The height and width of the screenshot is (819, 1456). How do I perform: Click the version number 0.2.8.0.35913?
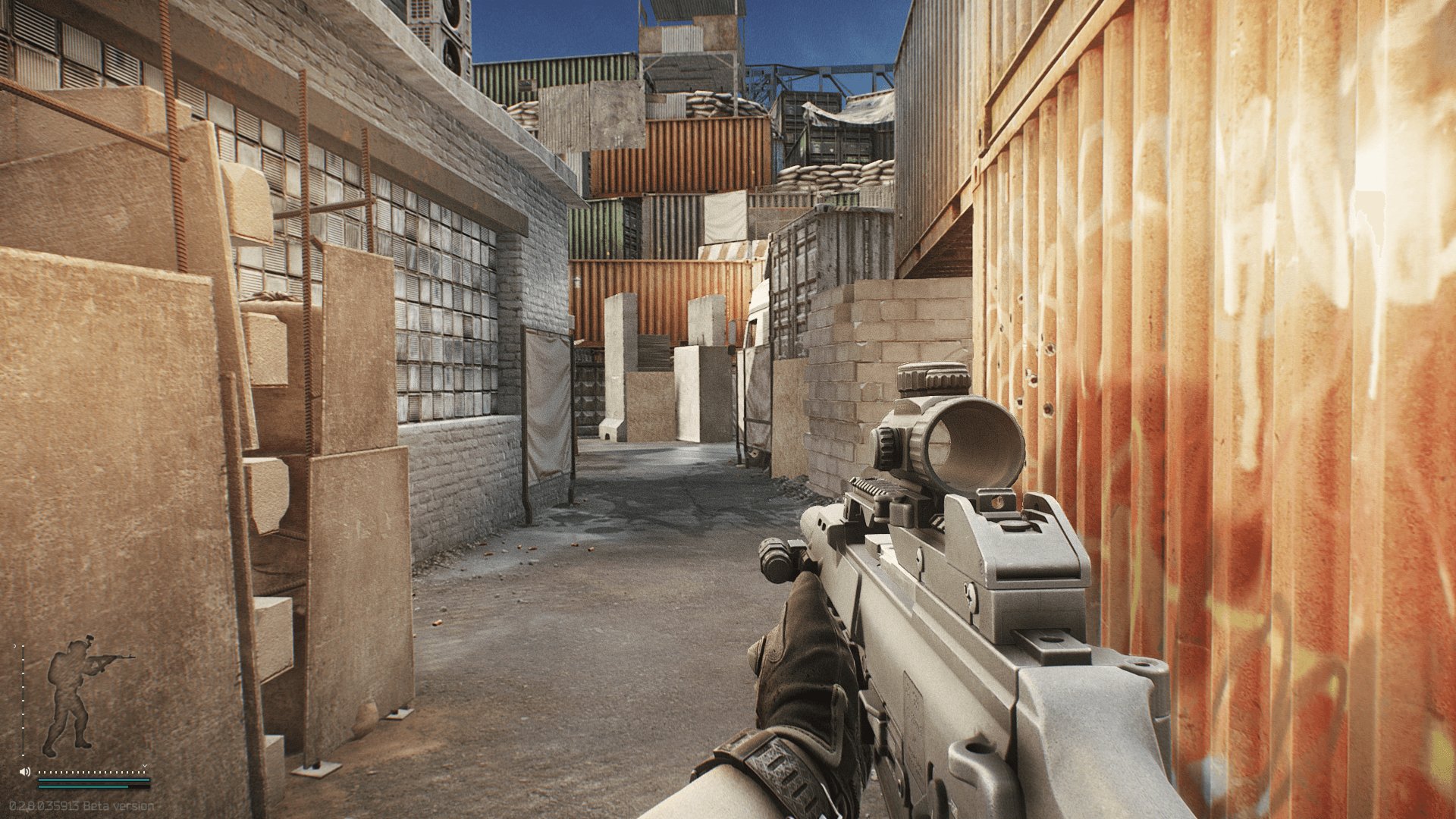(x=45, y=805)
